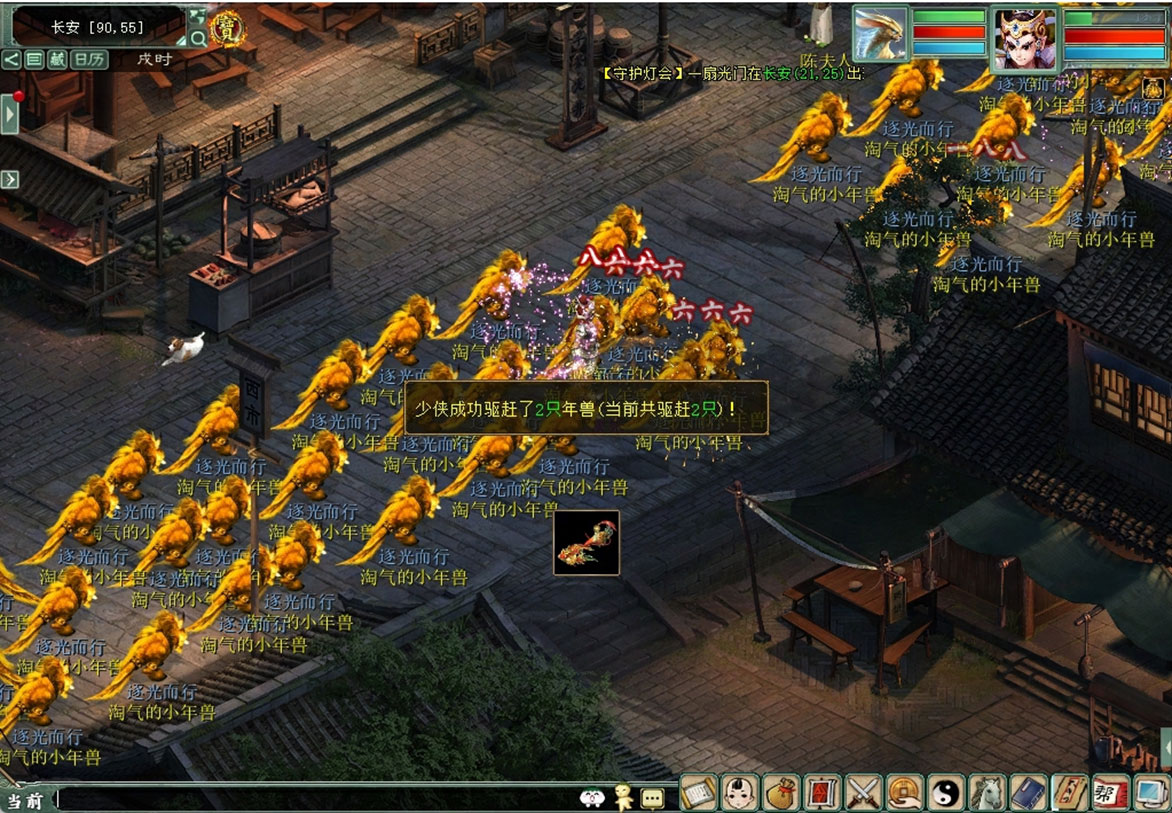Image resolution: width=1172 pixels, height=813 pixels.
Task: Open the 日历 calendar button
Action: (89, 59)
